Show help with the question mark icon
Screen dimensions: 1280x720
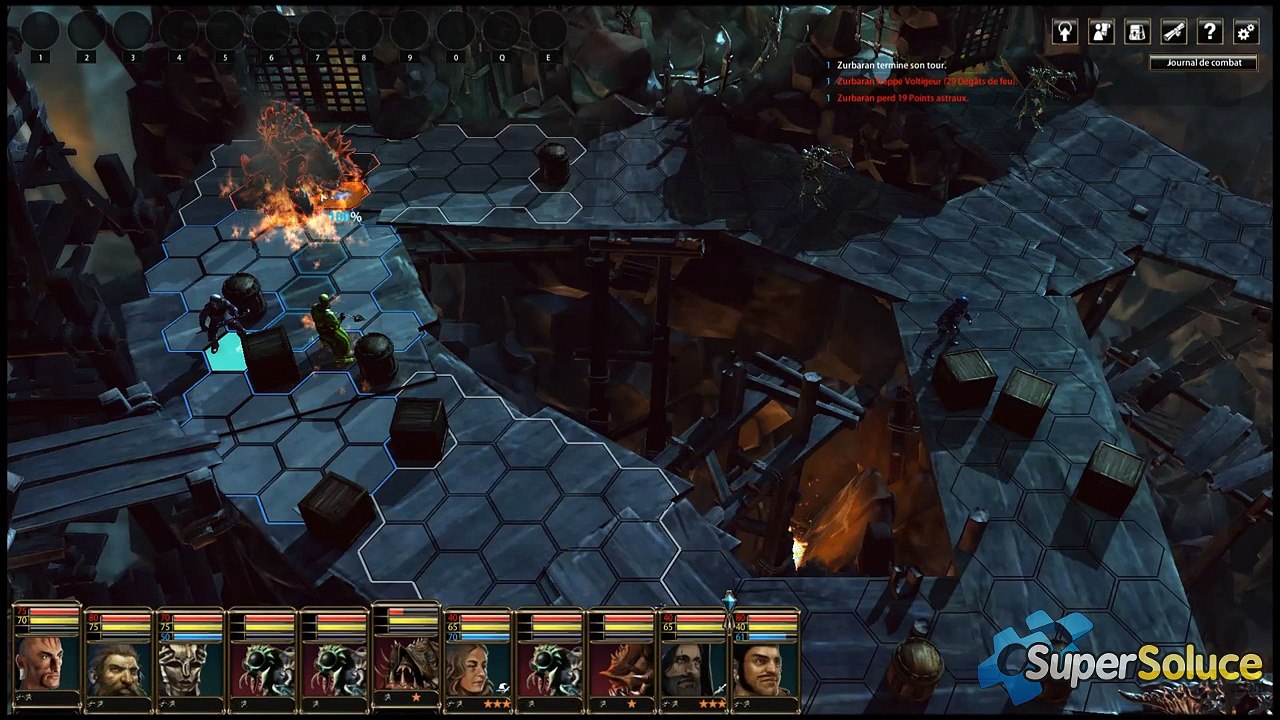1209,32
